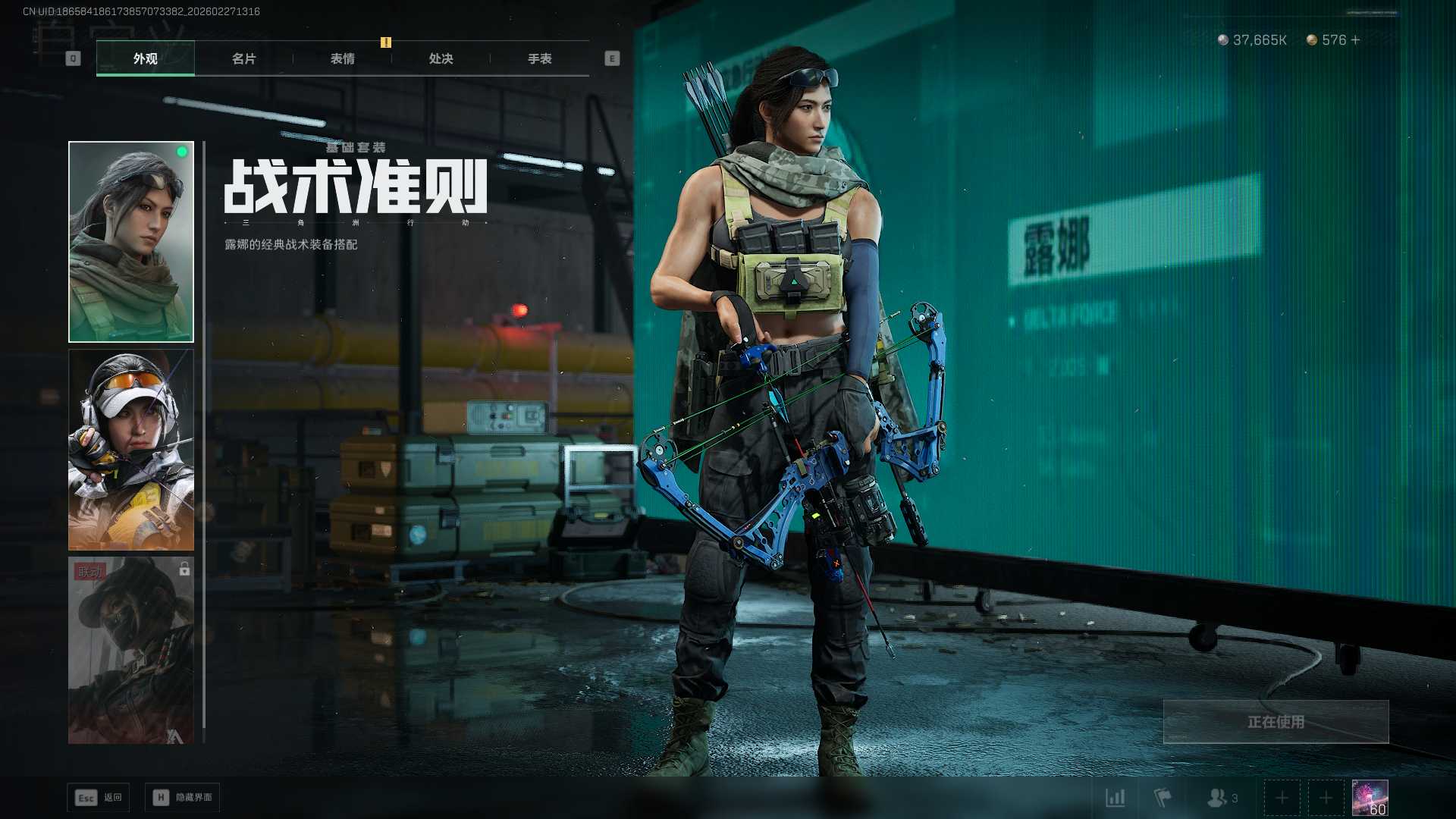Click the 返回 back button
Viewport: 1456px width, 819px height.
point(99,797)
